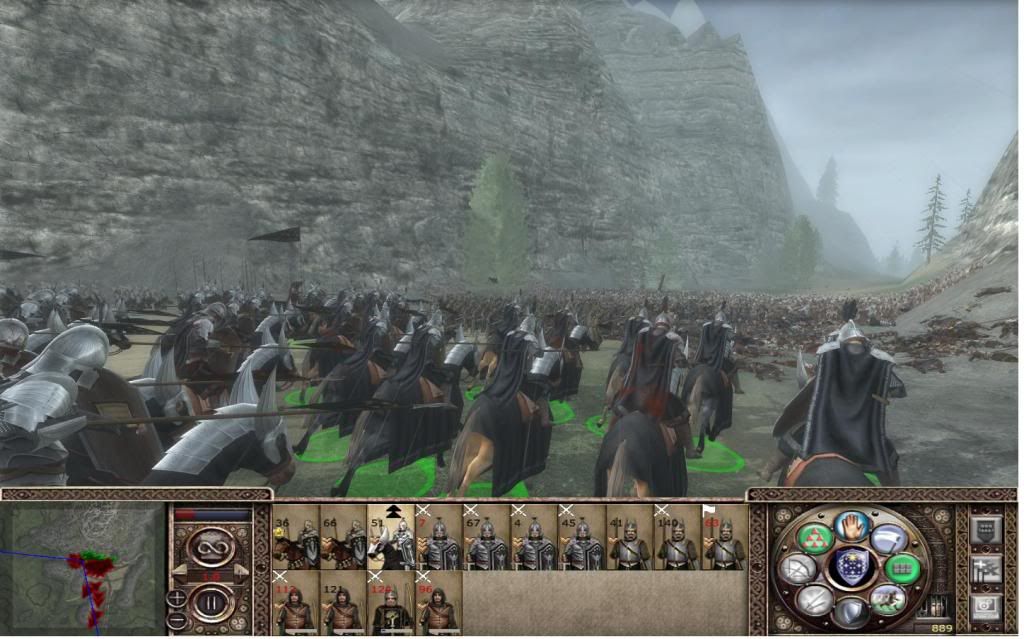Select the general's unit card with 51 men
The height and width of the screenshot is (639, 1024).
[x=391, y=538]
